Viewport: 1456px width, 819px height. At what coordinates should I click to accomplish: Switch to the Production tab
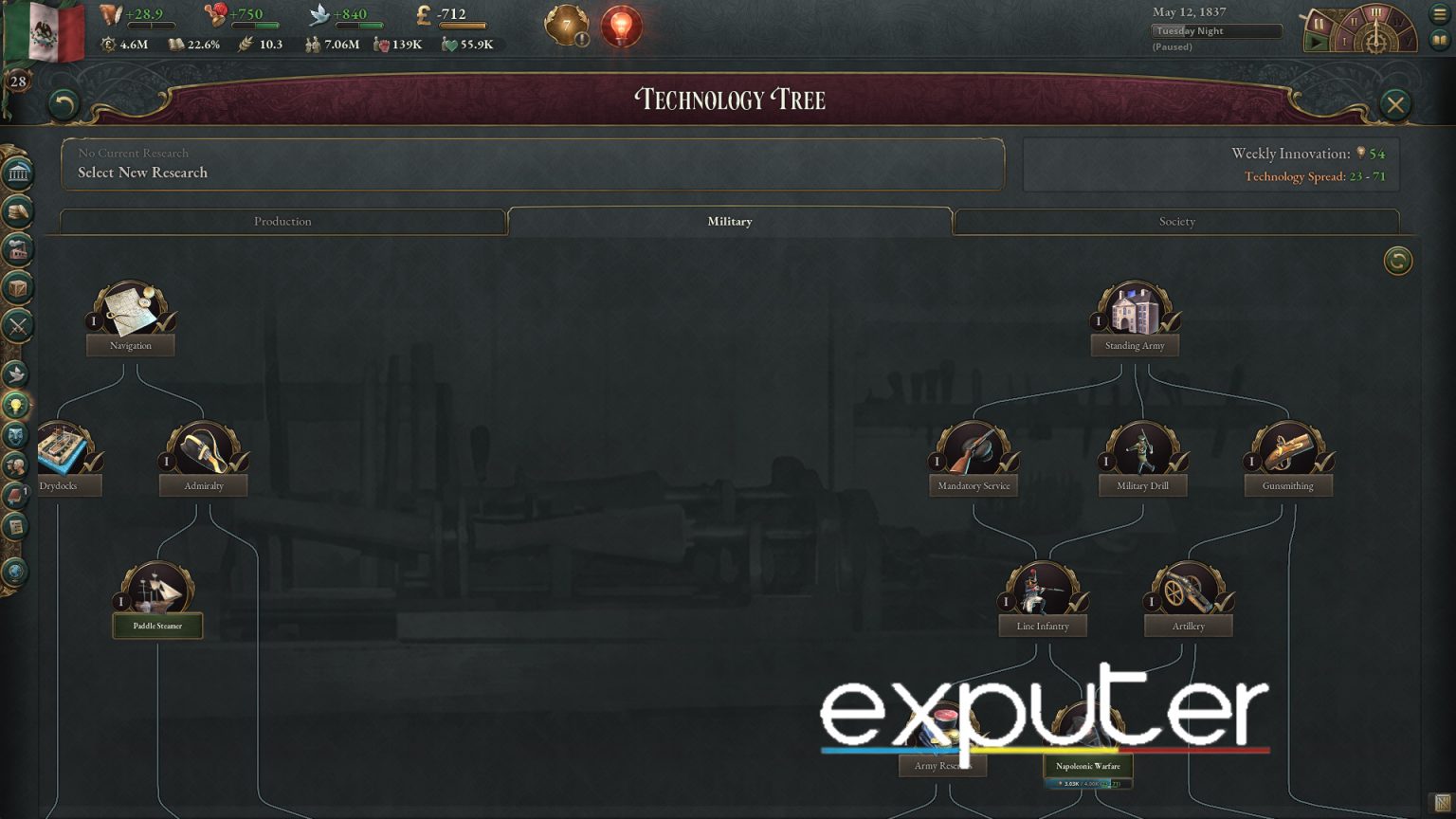[282, 221]
